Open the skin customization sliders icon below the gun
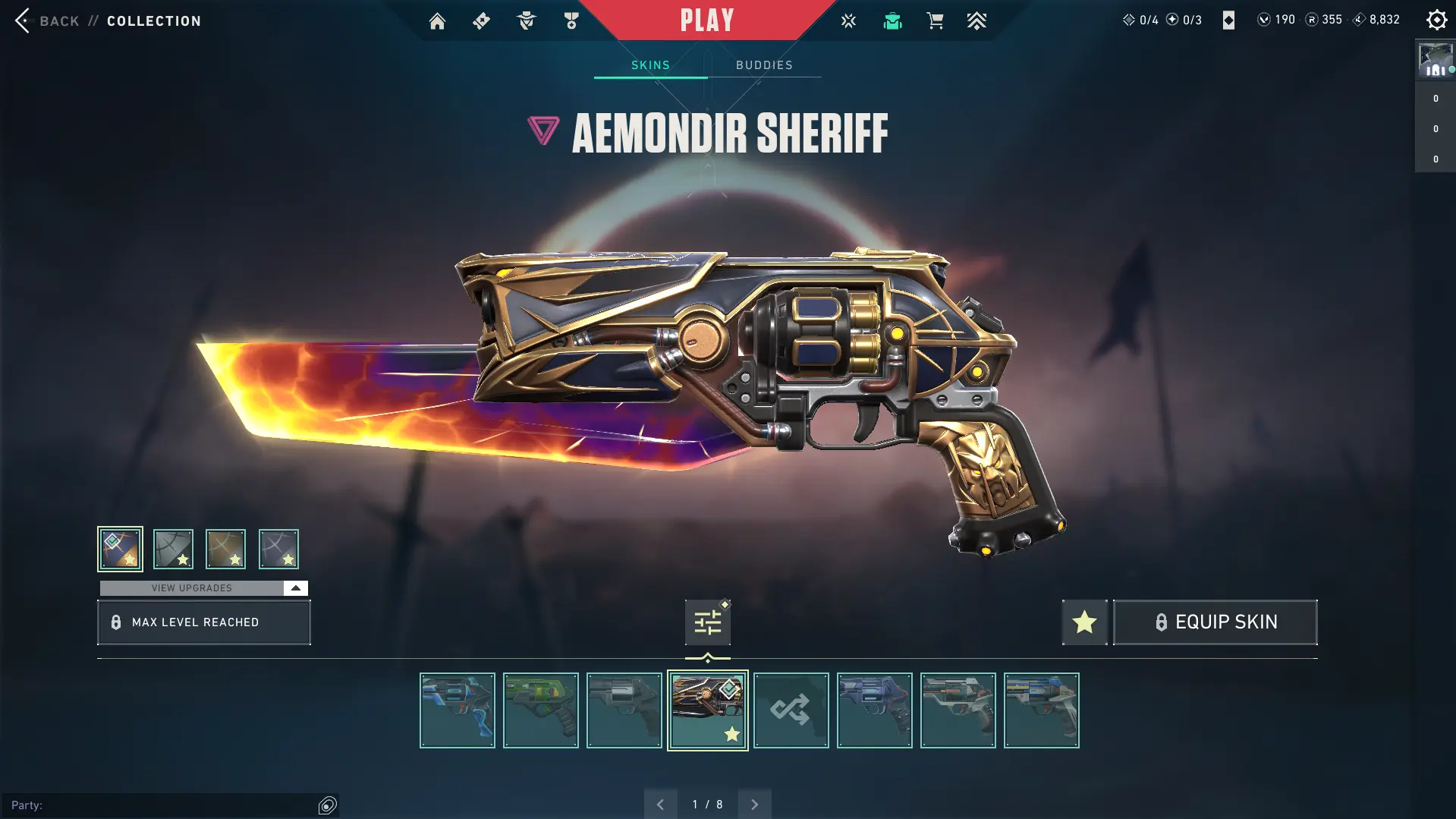This screenshot has width=1456, height=819. 706,621
